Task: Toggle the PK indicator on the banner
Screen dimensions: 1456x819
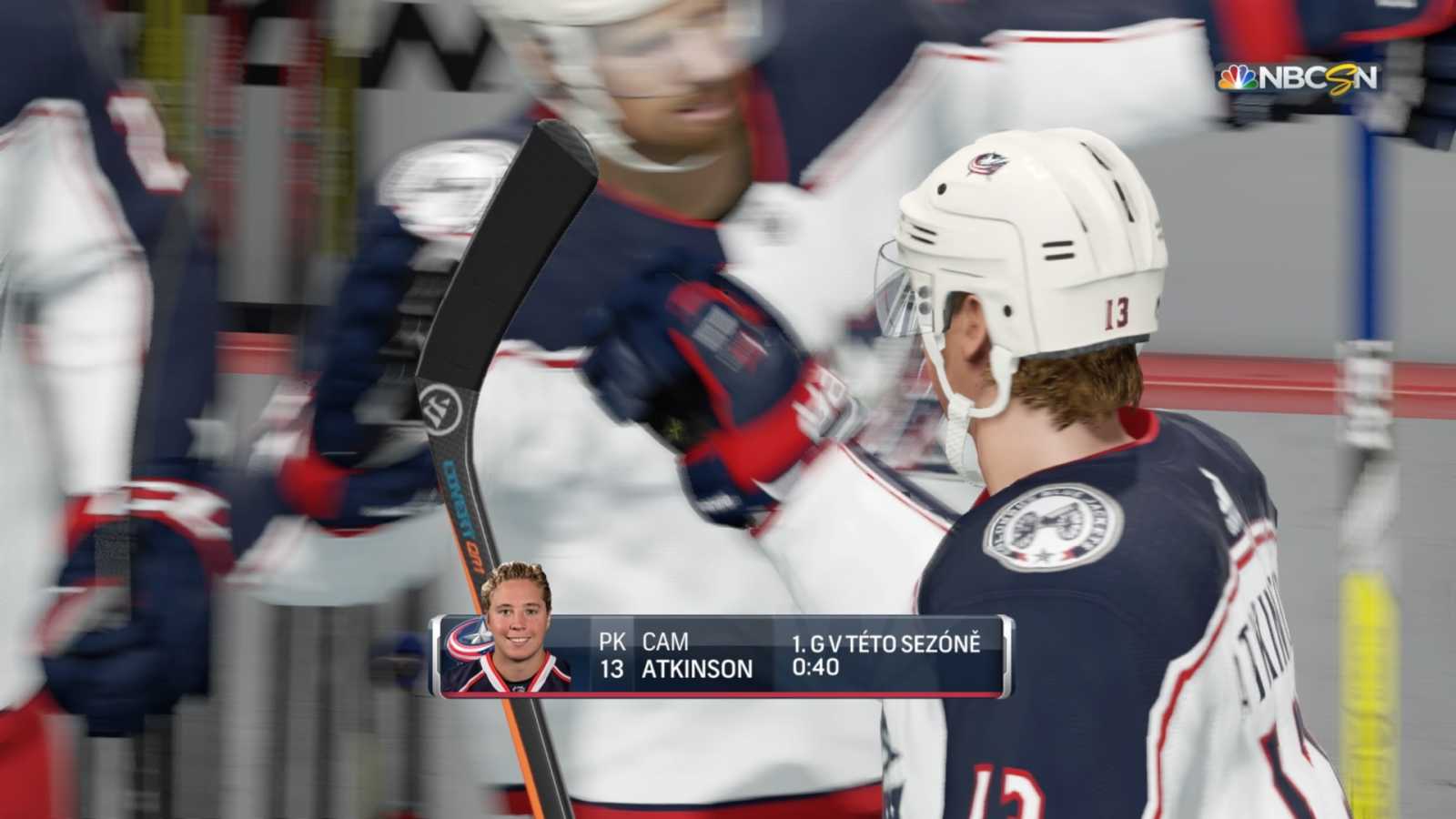Action: pos(612,642)
